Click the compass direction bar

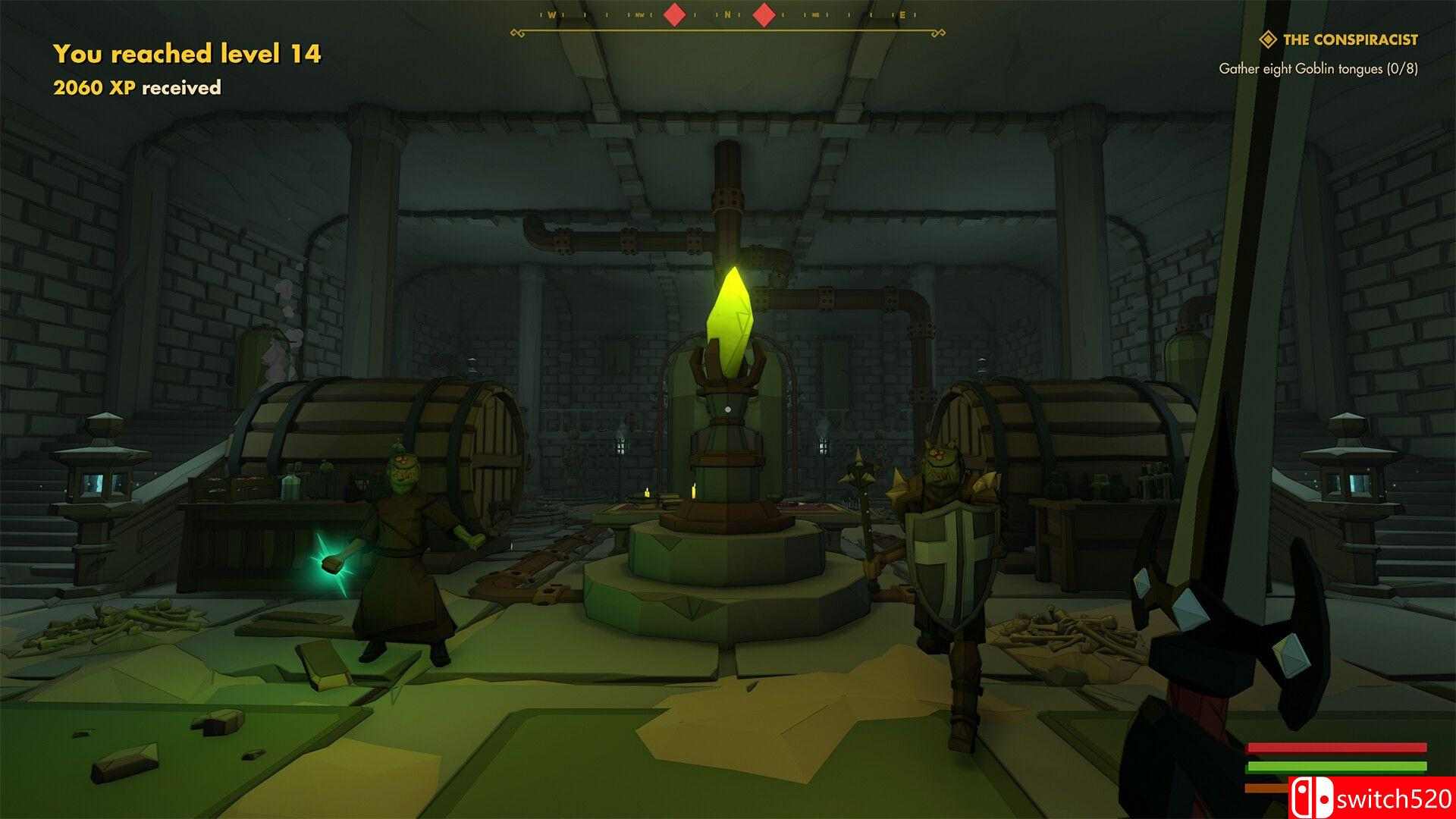pyautogui.click(x=727, y=17)
